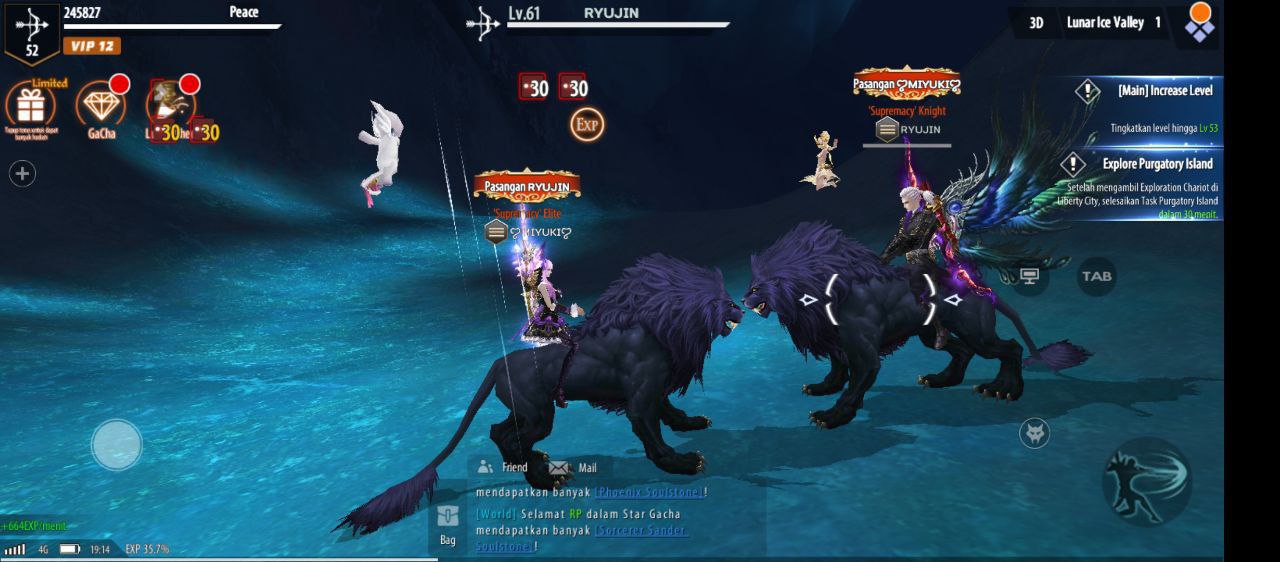Click the round EXP buff icon
Image resolution: width=1280 pixels, height=562 pixels.
point(587,125)
